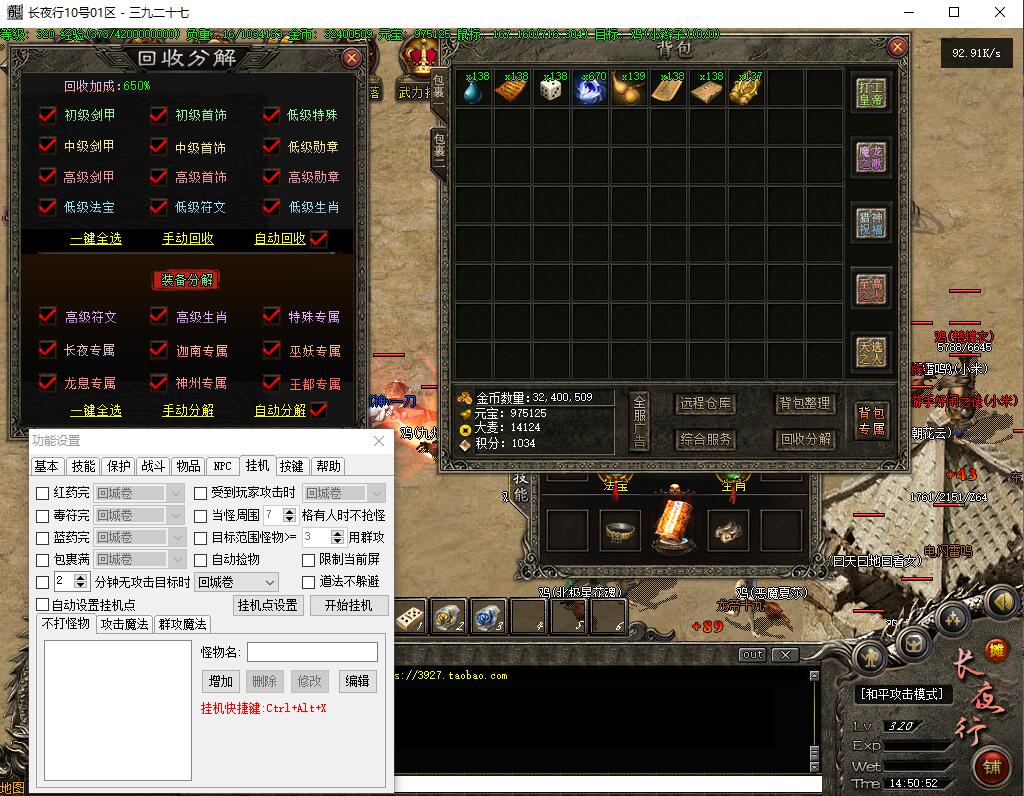Close the 背包 backpack window
The image size is (1024, 796).
coord(898,47)
